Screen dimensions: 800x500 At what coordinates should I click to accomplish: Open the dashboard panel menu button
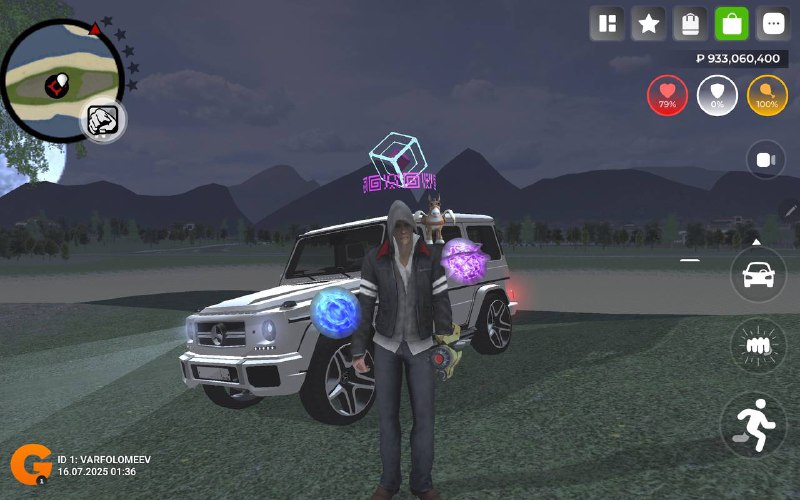coord(607,24)
